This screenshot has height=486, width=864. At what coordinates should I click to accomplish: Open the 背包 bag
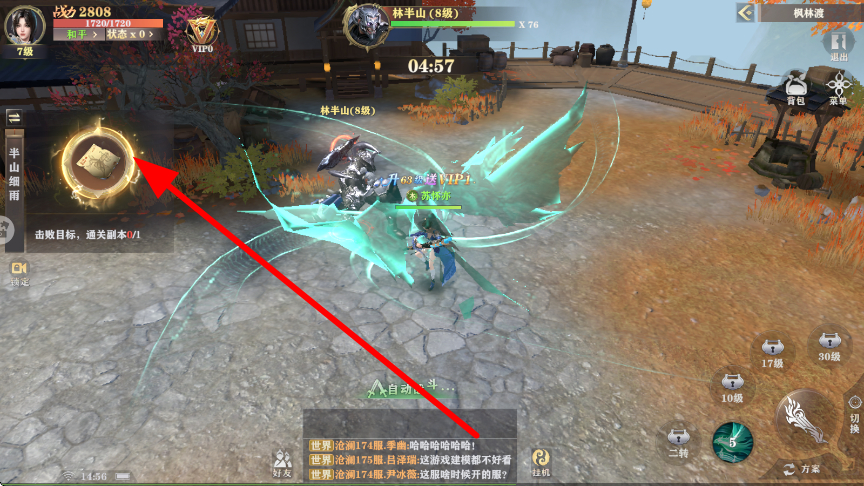[795, 88]
